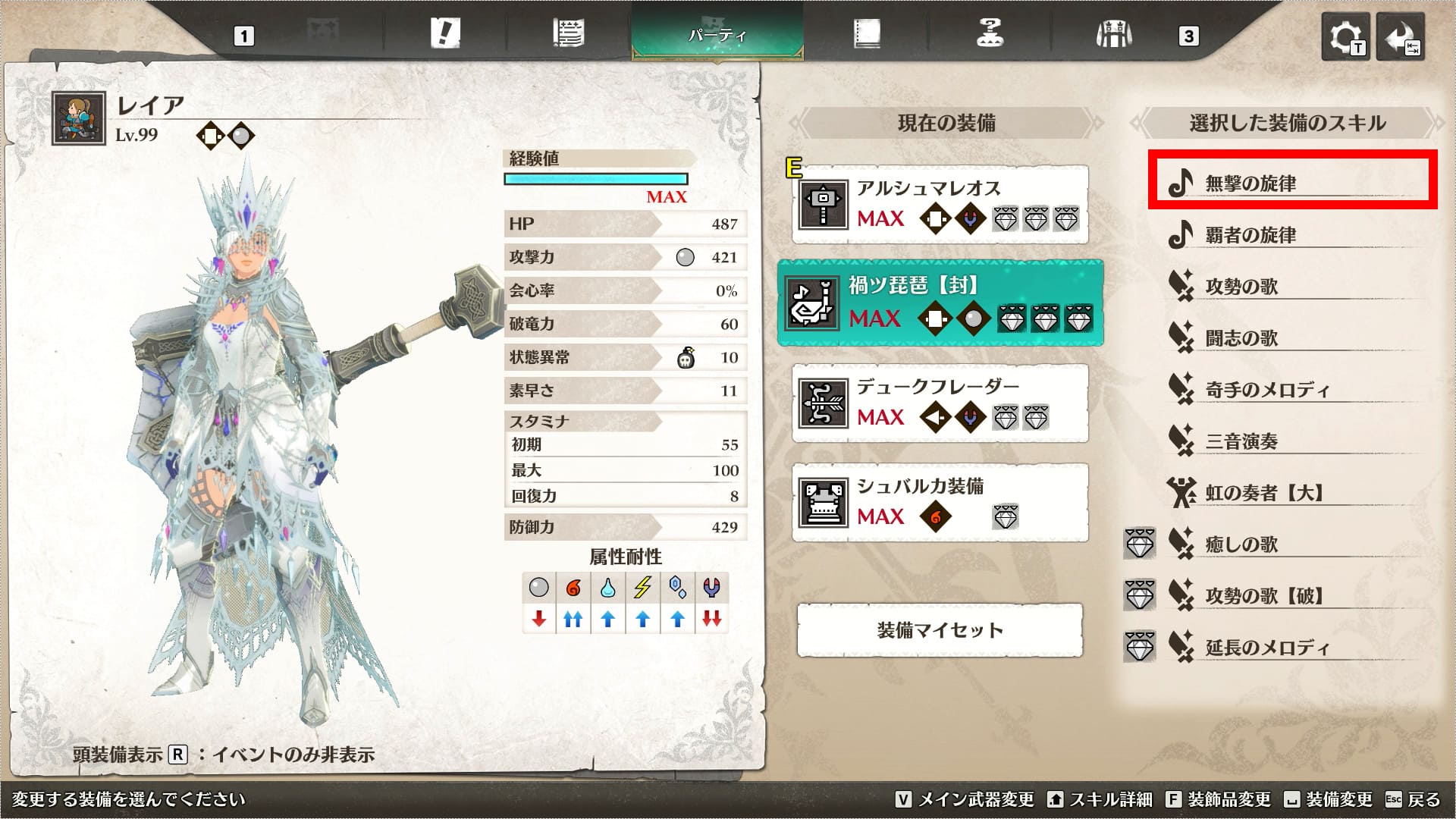Select the 奇手のメロディ skill
1456x819 pixels.
click(1291, 390)
